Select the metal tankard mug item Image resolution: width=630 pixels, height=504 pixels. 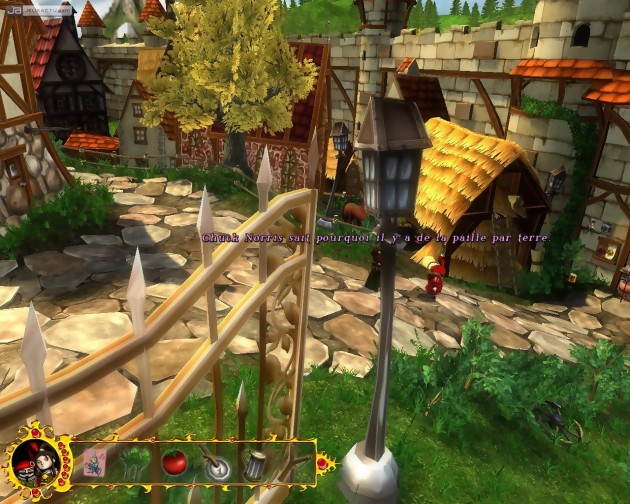[254, 464]
